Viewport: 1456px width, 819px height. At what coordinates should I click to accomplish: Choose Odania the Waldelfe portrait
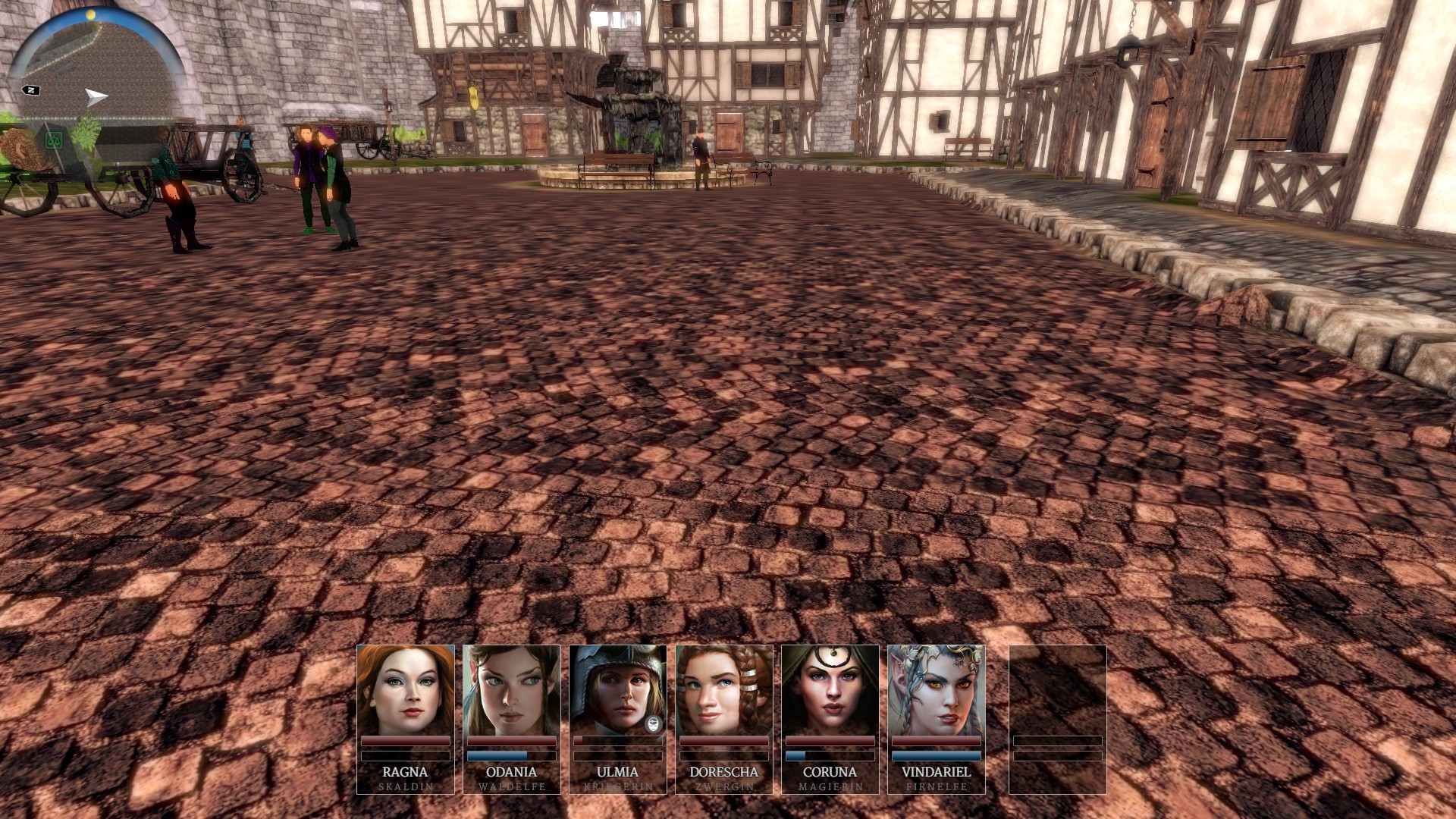click(x=511, y=690)
